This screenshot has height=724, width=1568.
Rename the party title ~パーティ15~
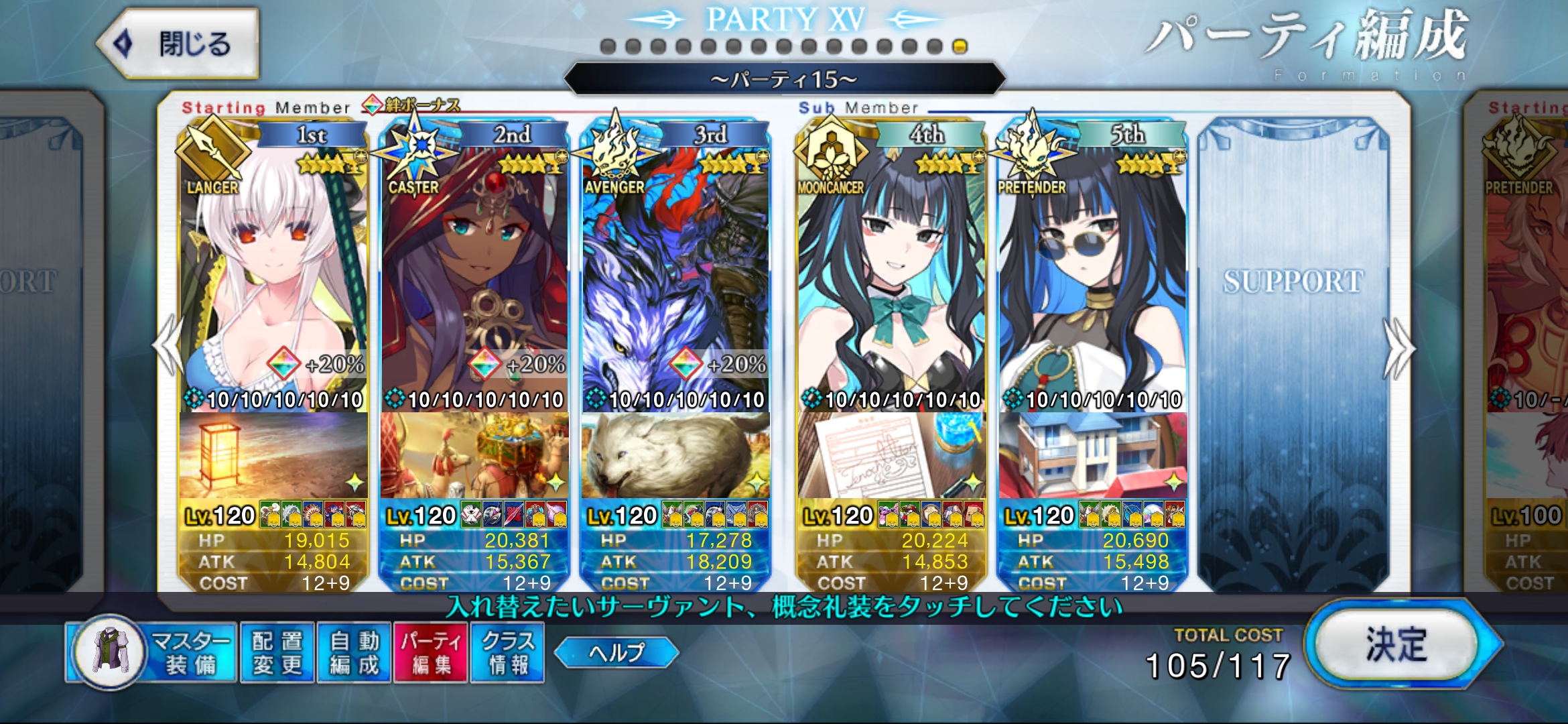784,80
